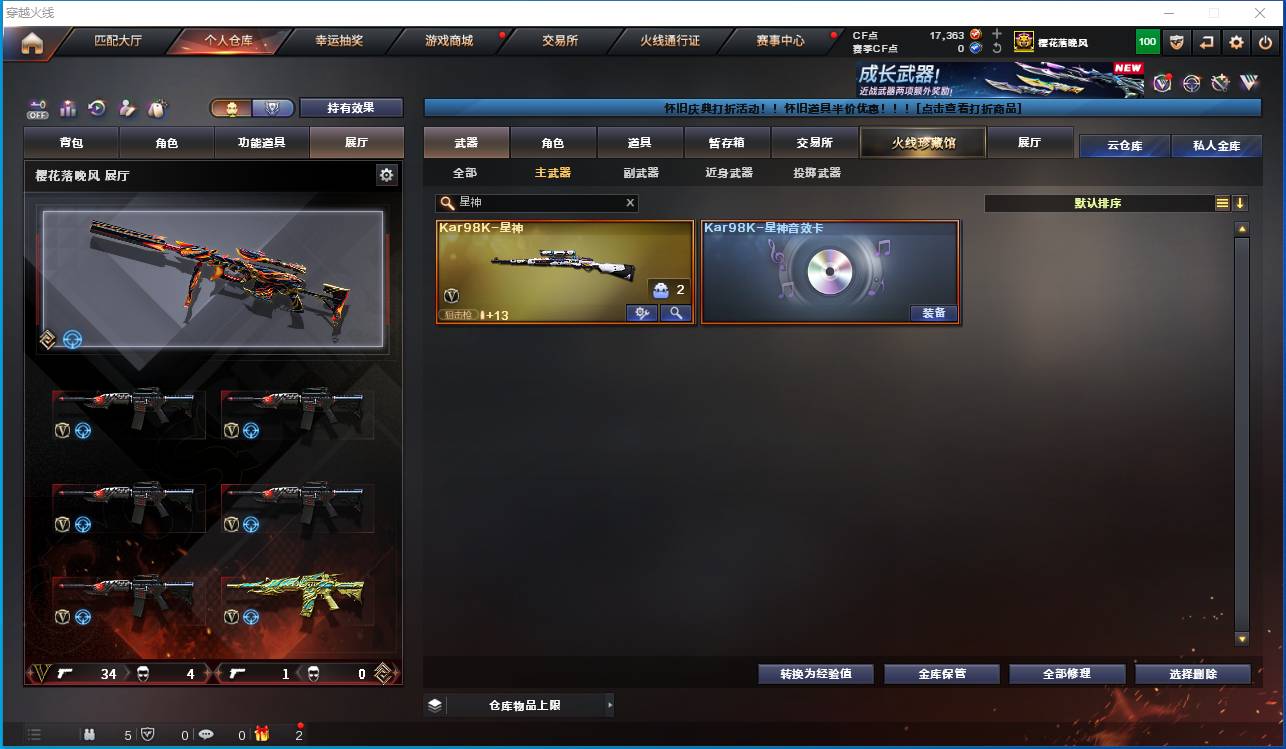The image size is (1286, 749).
Task: Expand the 仓库物品上限 panel arrow
Action: pyautogui.click(x=610, y=705)
